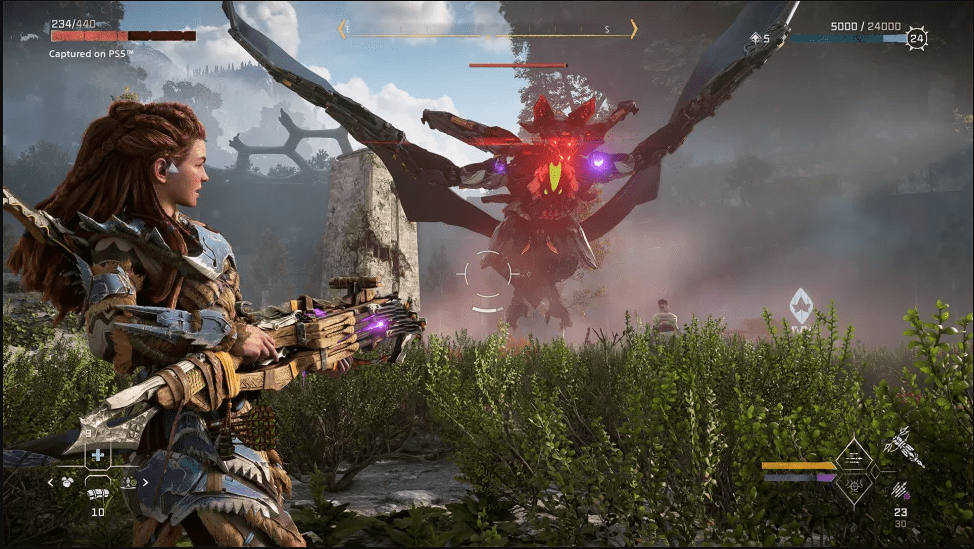This screenshot has width=974, height=549.
Task: Click the compass bar
Action: tap(487, 29)
